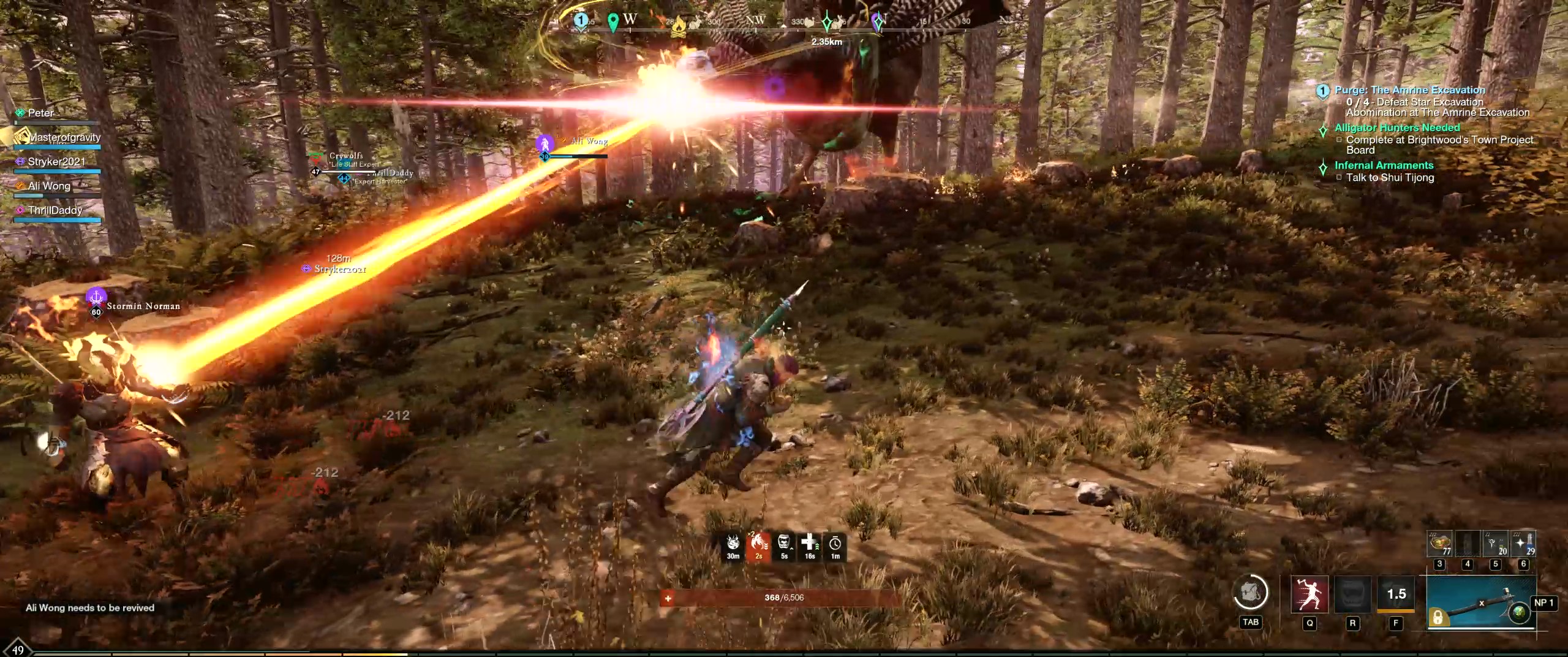Use the potion slot with 20 count
The width and height of the screenshot is (1568, 657).
1495,544
